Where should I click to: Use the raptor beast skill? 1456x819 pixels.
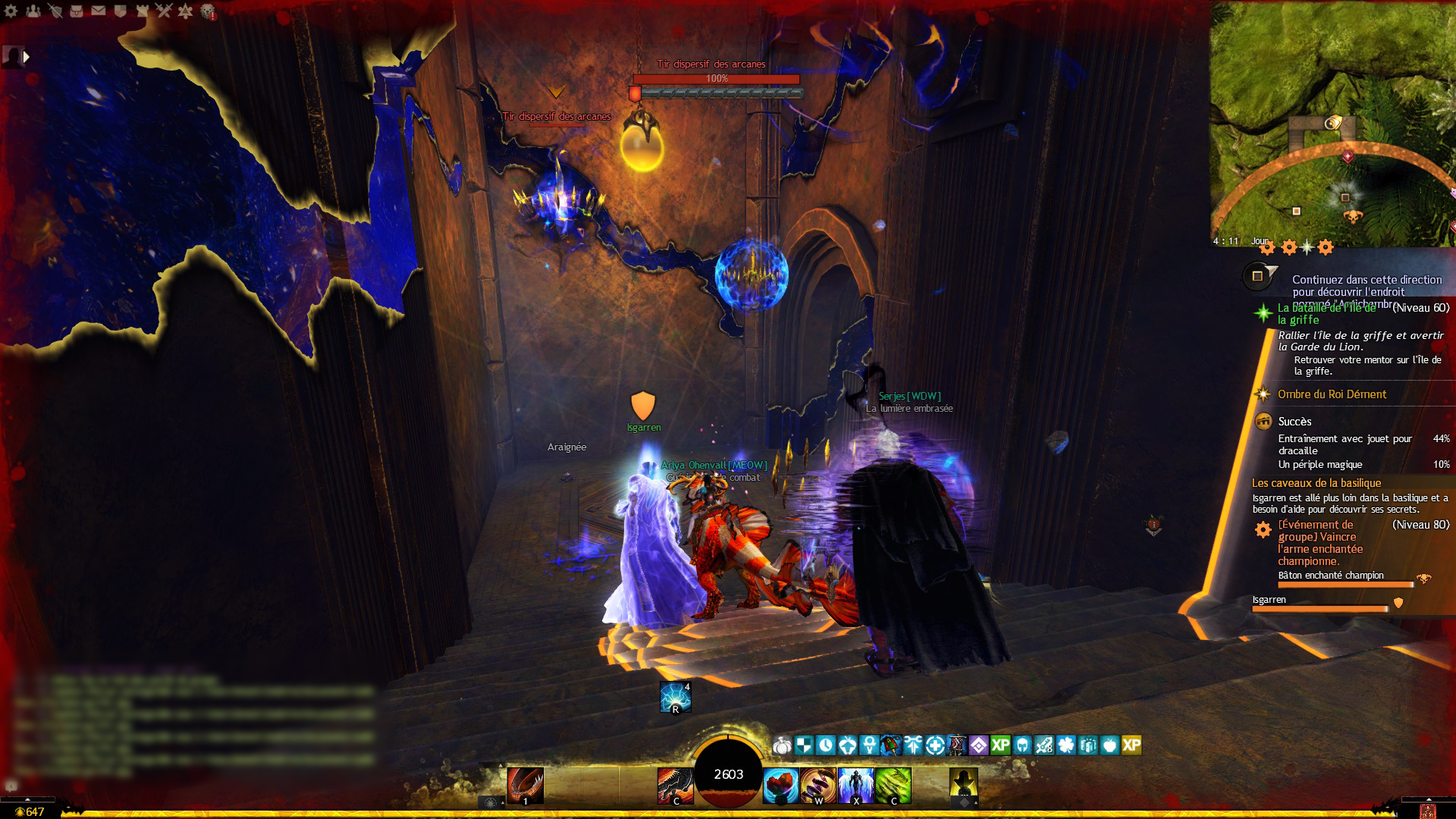(x=675, y=785)
